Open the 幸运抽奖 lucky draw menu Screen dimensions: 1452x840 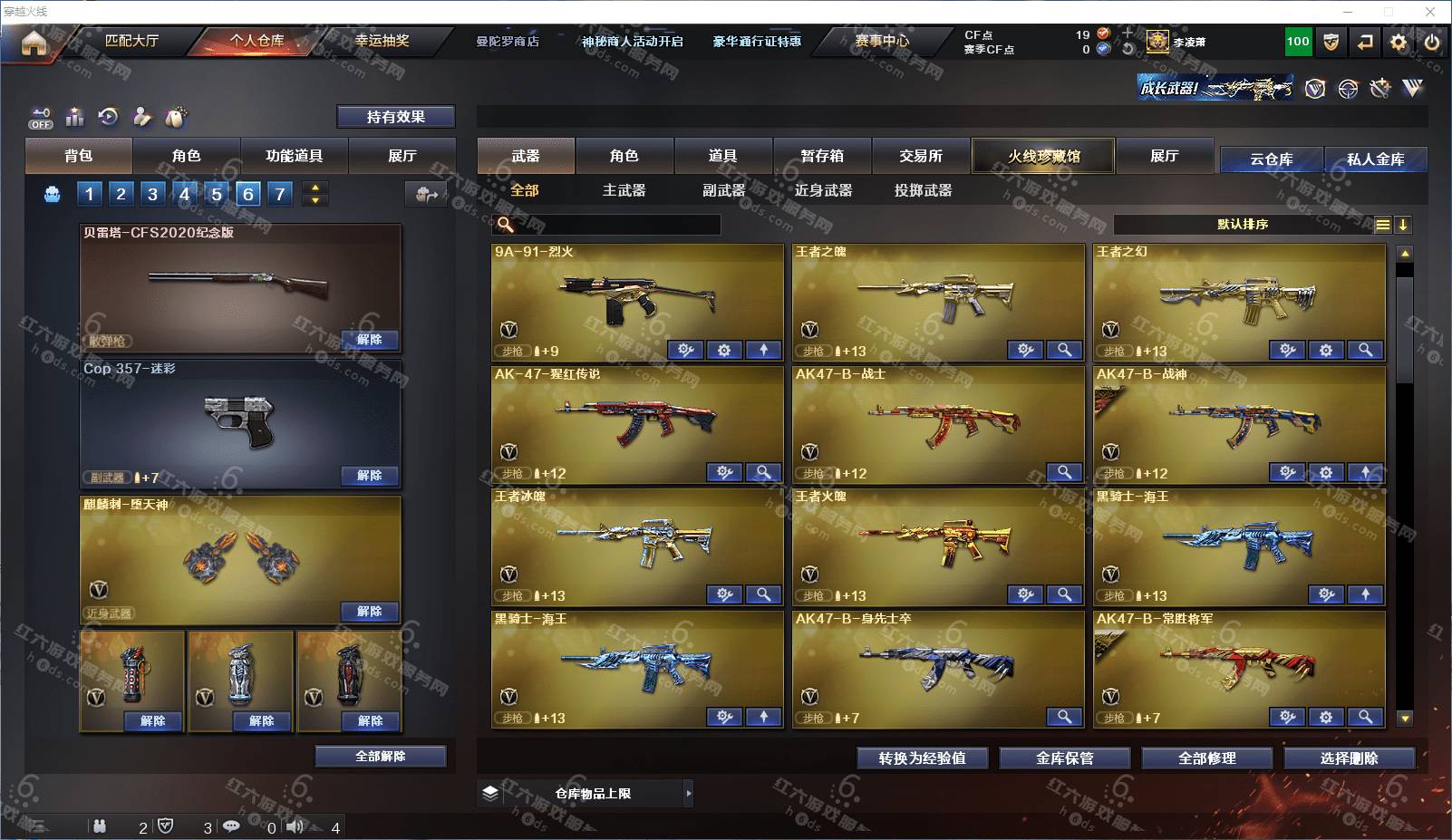382,41
